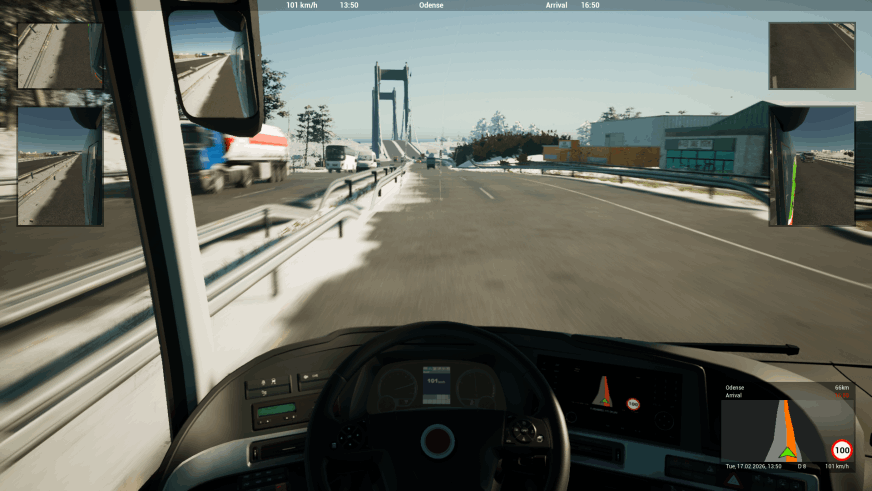Select the right mirror view showing green bus side
Viewport: 872px width, 491px height.
click(x=811, y=166)
